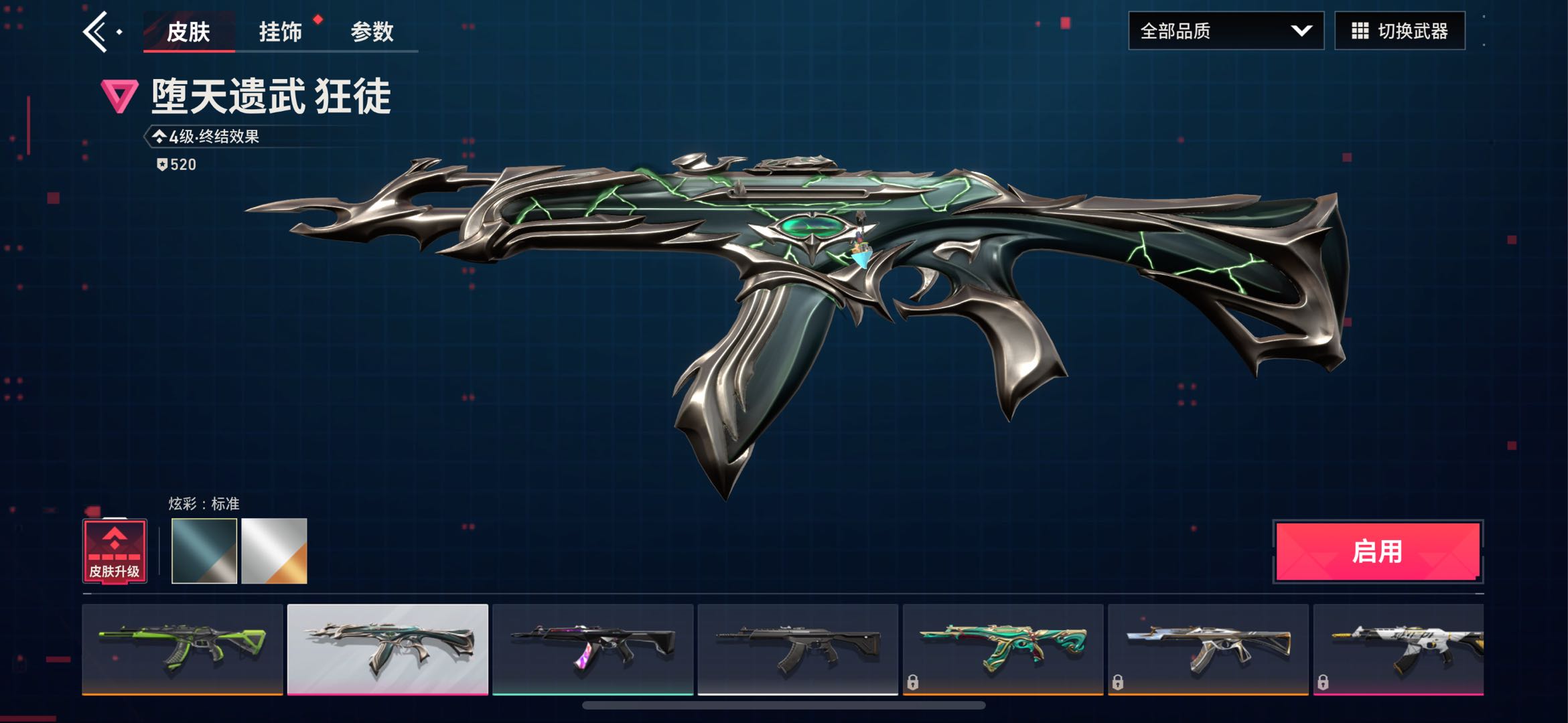The image size is (1568, 723).
Task: Pick the locked white and black skin
Action: click(1399, 649)
